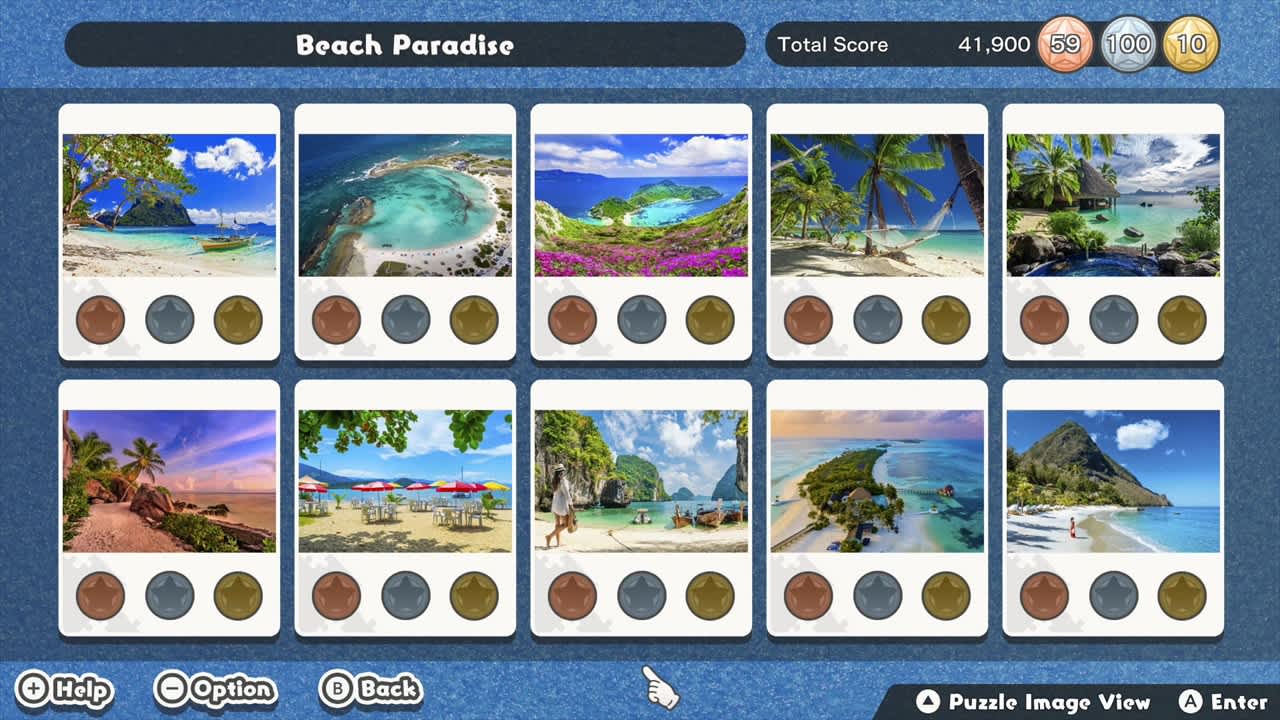Select the gold medal under the mountain beach puzzle
This screenshot has width=1280, height=720.
pyautogui.click(x=1182, y=595)
